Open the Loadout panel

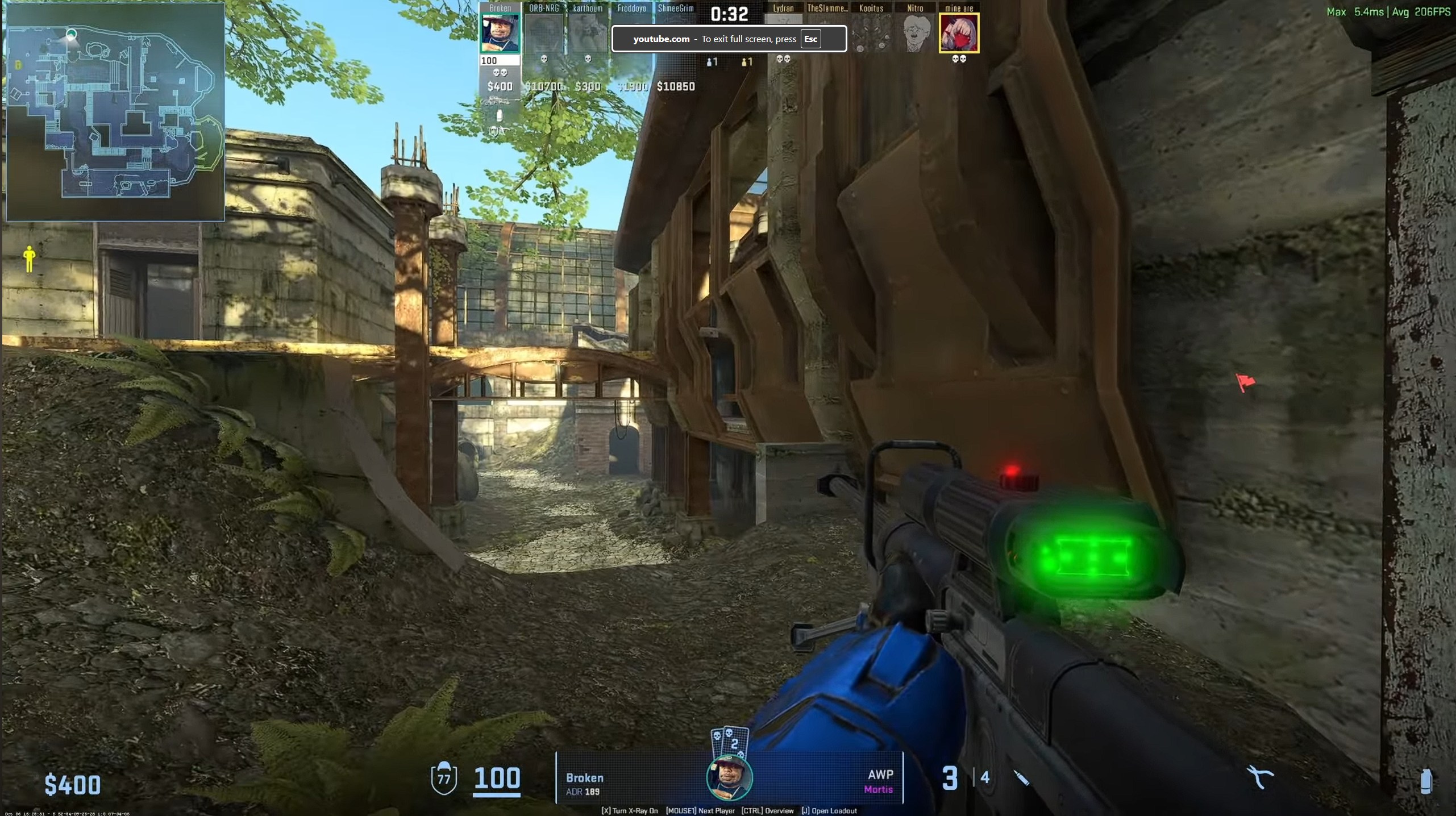(x=829, y=811)
